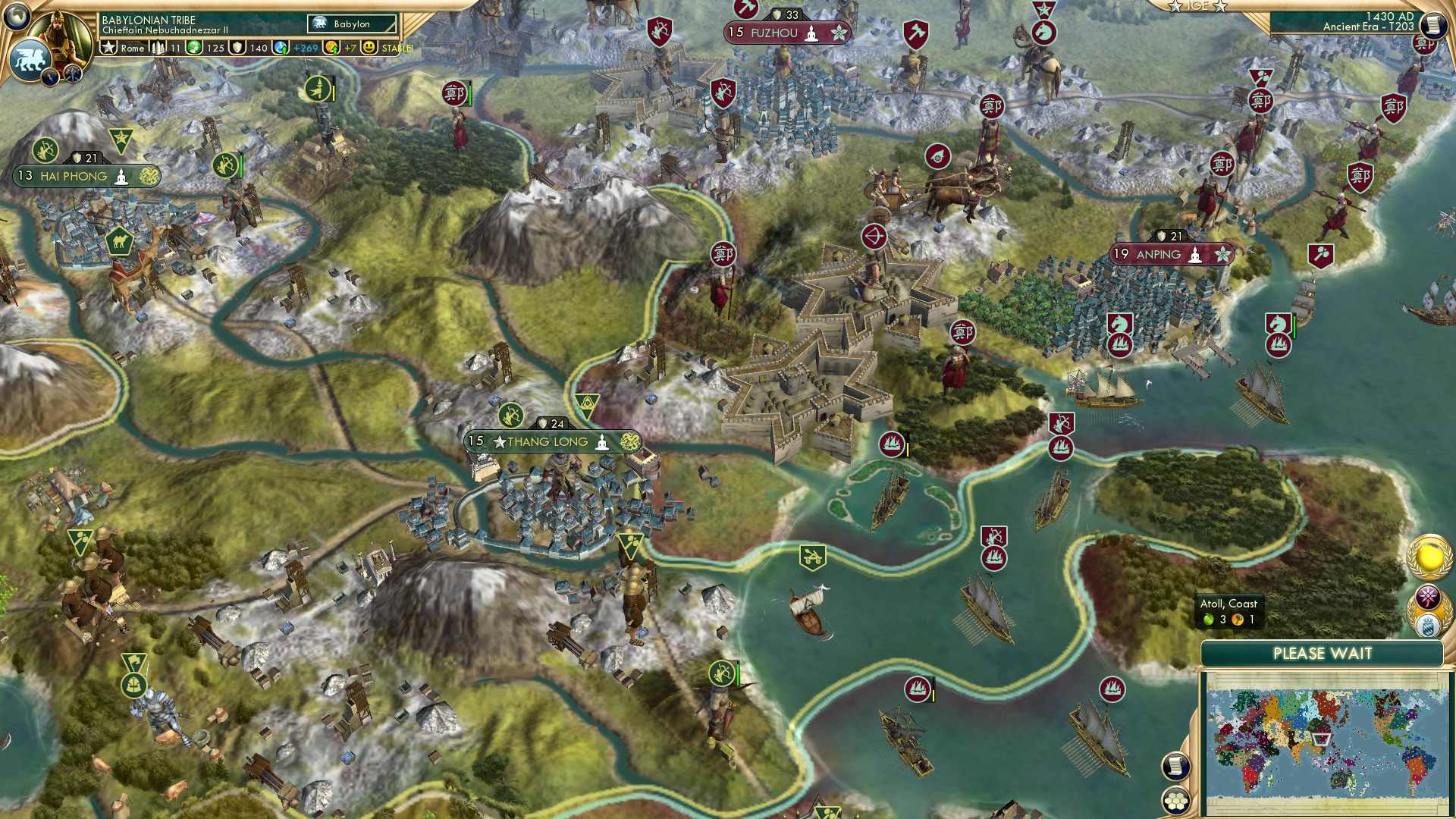Open the notification log scroll icon
Viewport: 1456px width, 819px height.
[1174, 766]
